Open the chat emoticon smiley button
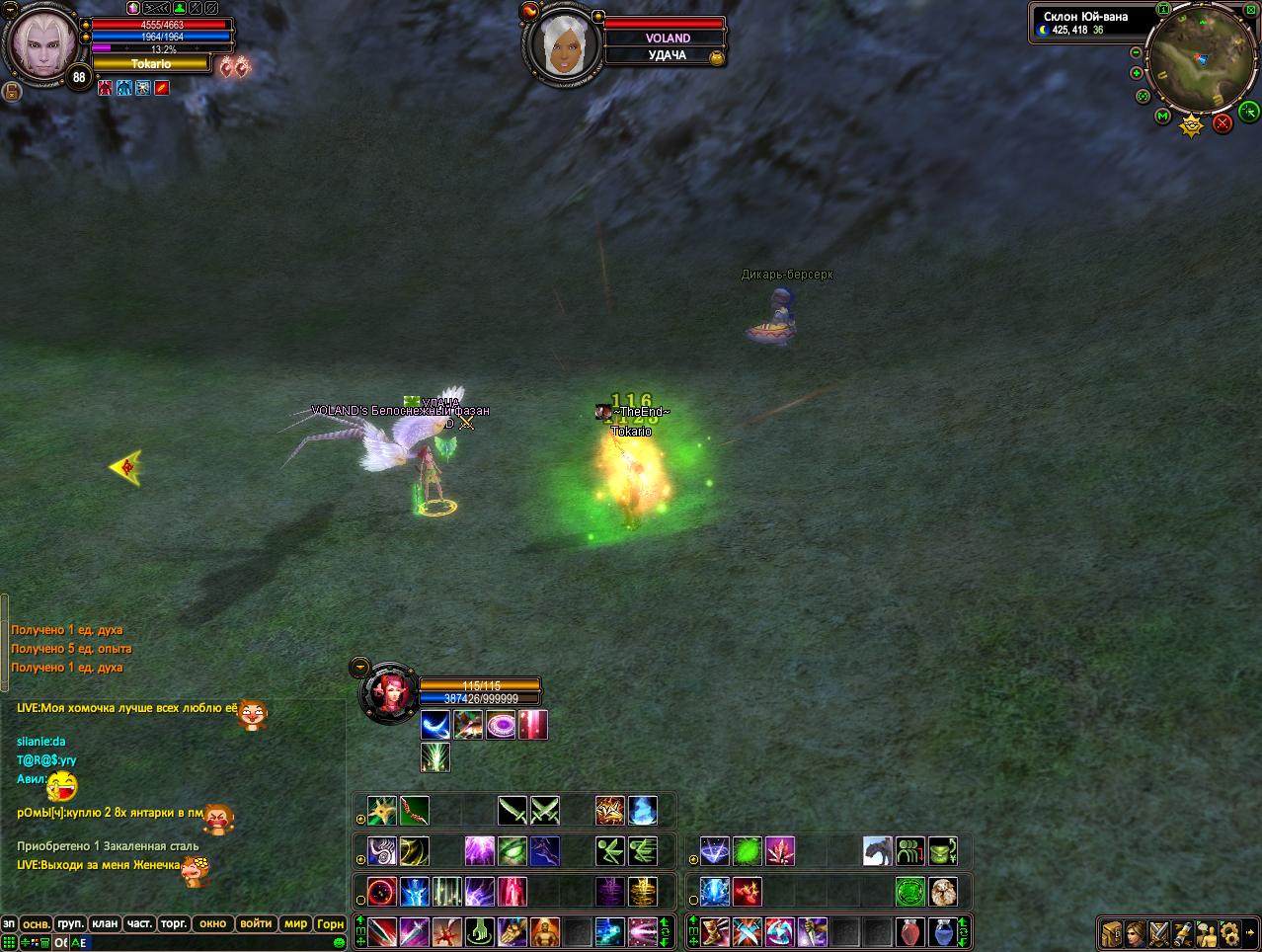1262x952 pixels. click(x=340, y=942)
